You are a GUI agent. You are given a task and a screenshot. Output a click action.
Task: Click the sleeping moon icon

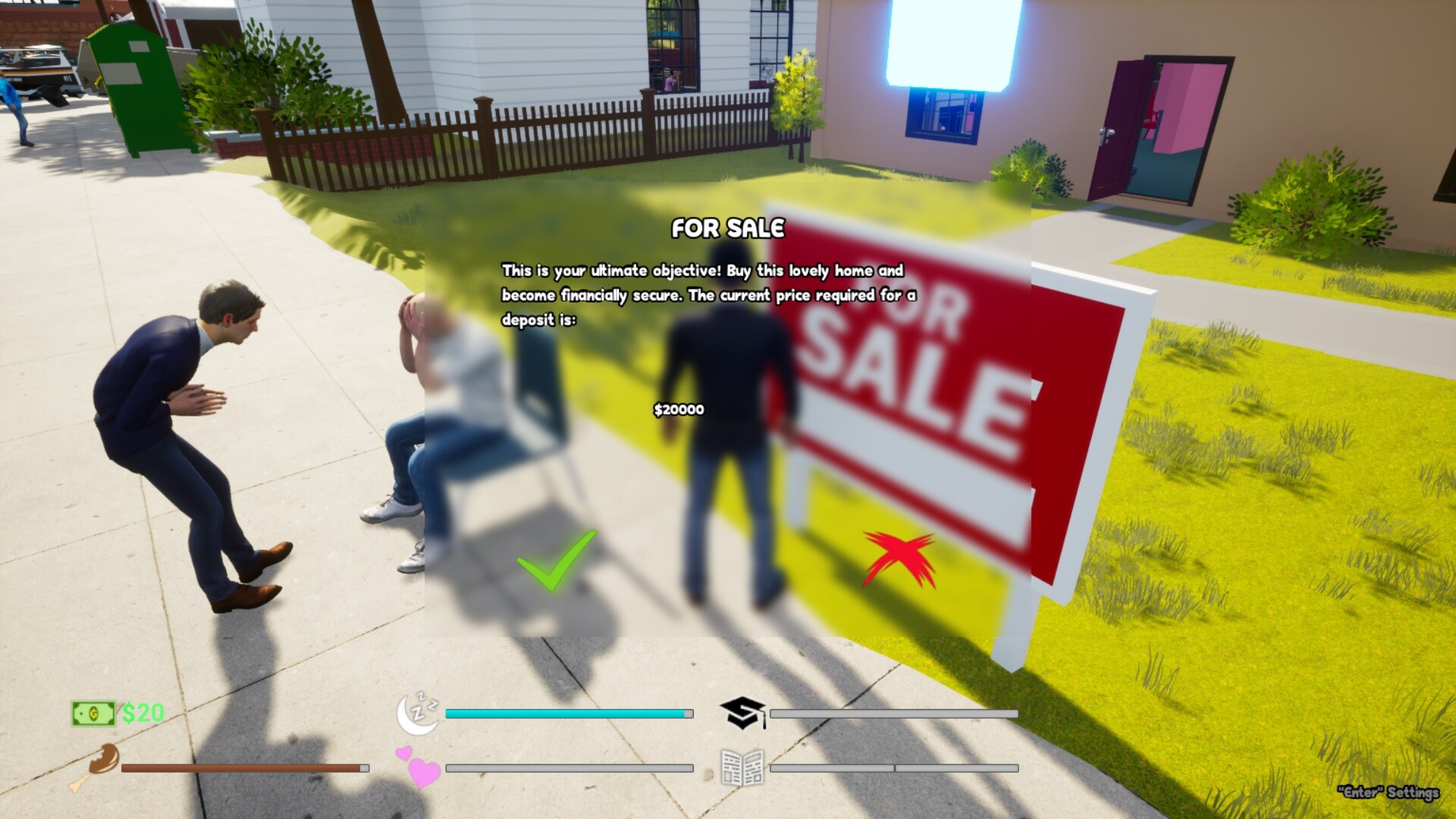point(418,713)
